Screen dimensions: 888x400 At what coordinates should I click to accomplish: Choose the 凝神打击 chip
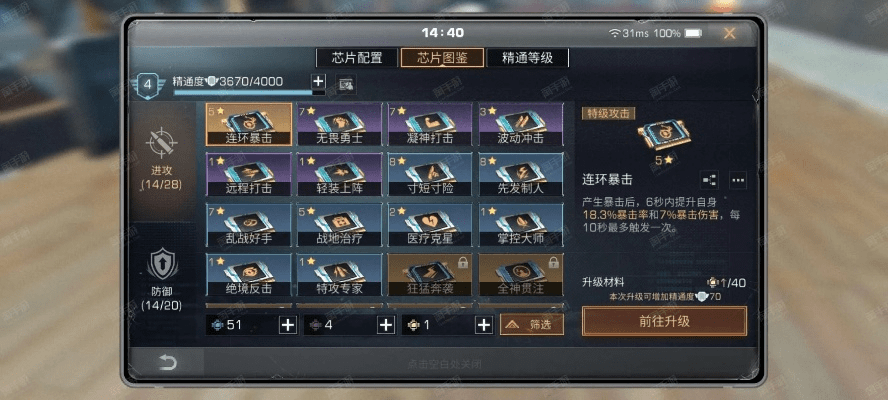[432, 124]
